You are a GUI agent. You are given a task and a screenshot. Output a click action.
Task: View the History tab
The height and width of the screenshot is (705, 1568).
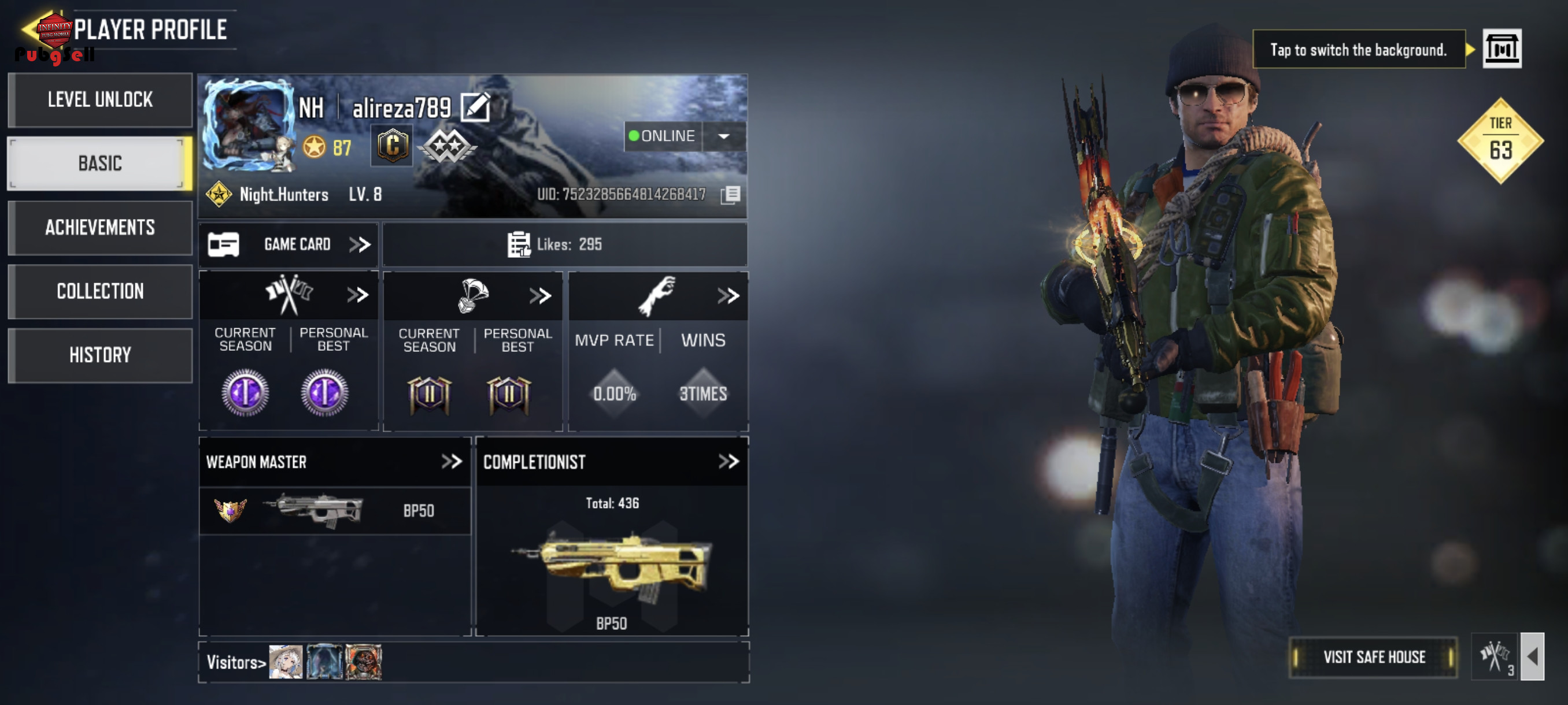[x=100, y=355]
